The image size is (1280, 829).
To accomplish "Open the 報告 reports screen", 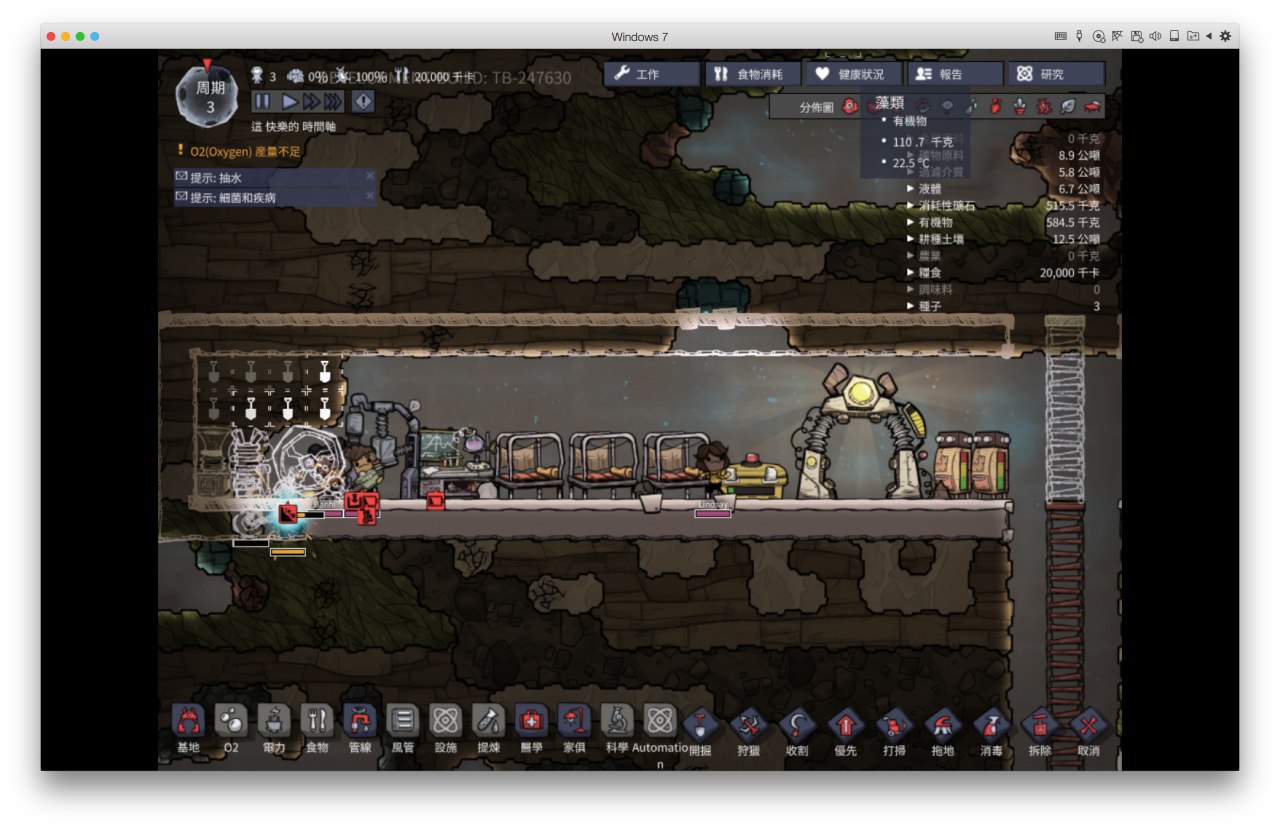I will 954,74.
